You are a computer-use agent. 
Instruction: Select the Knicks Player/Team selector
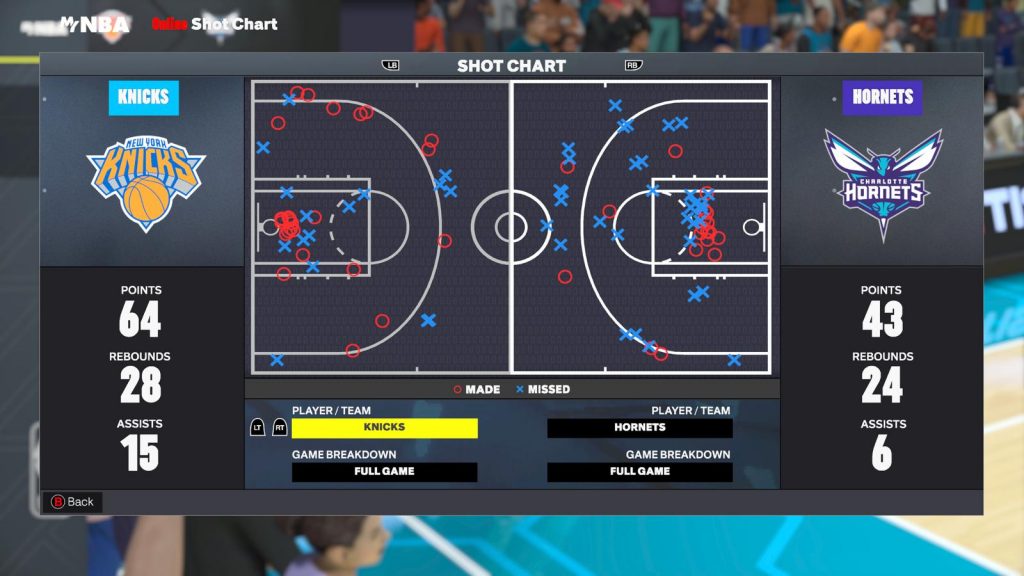click(384, 428)
